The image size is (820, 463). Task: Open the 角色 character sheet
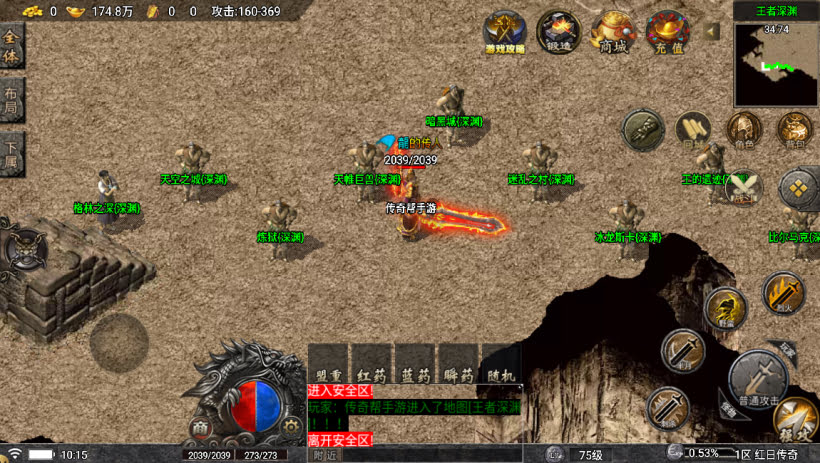(743, 130)
